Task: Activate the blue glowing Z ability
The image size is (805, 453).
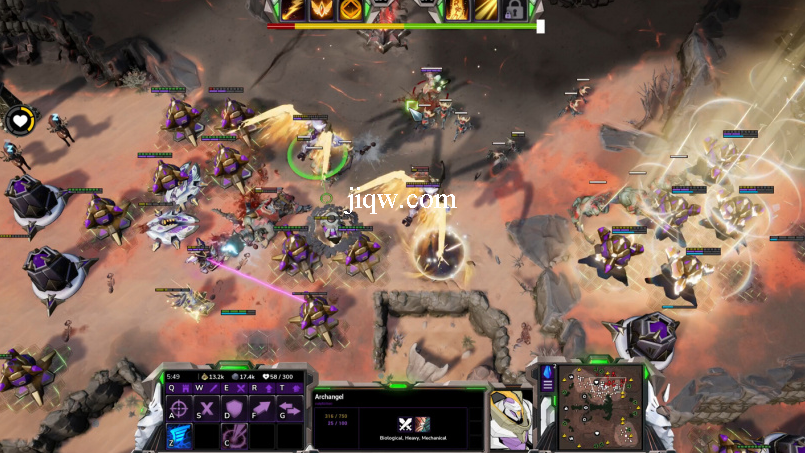Action: tap(180, 435)
